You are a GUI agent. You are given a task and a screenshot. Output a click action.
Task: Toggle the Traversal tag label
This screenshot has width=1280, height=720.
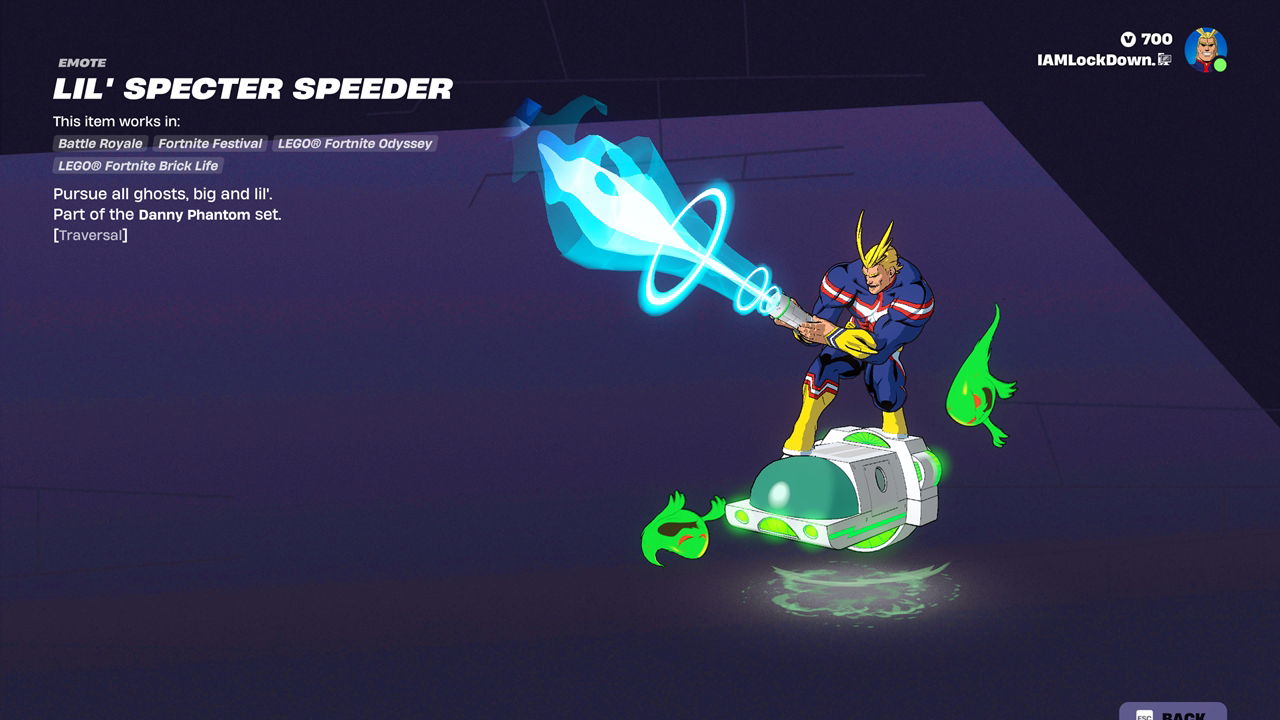91,234
